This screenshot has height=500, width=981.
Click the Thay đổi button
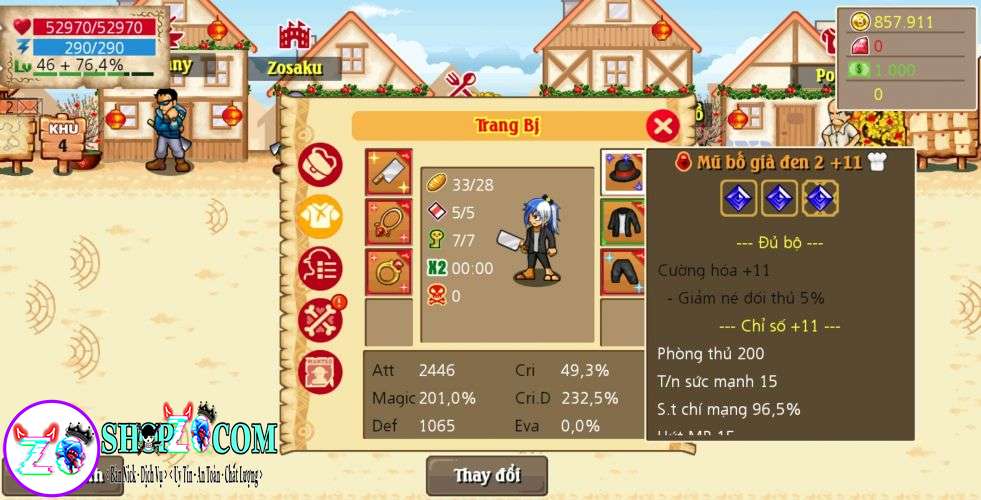coord(487,475)
